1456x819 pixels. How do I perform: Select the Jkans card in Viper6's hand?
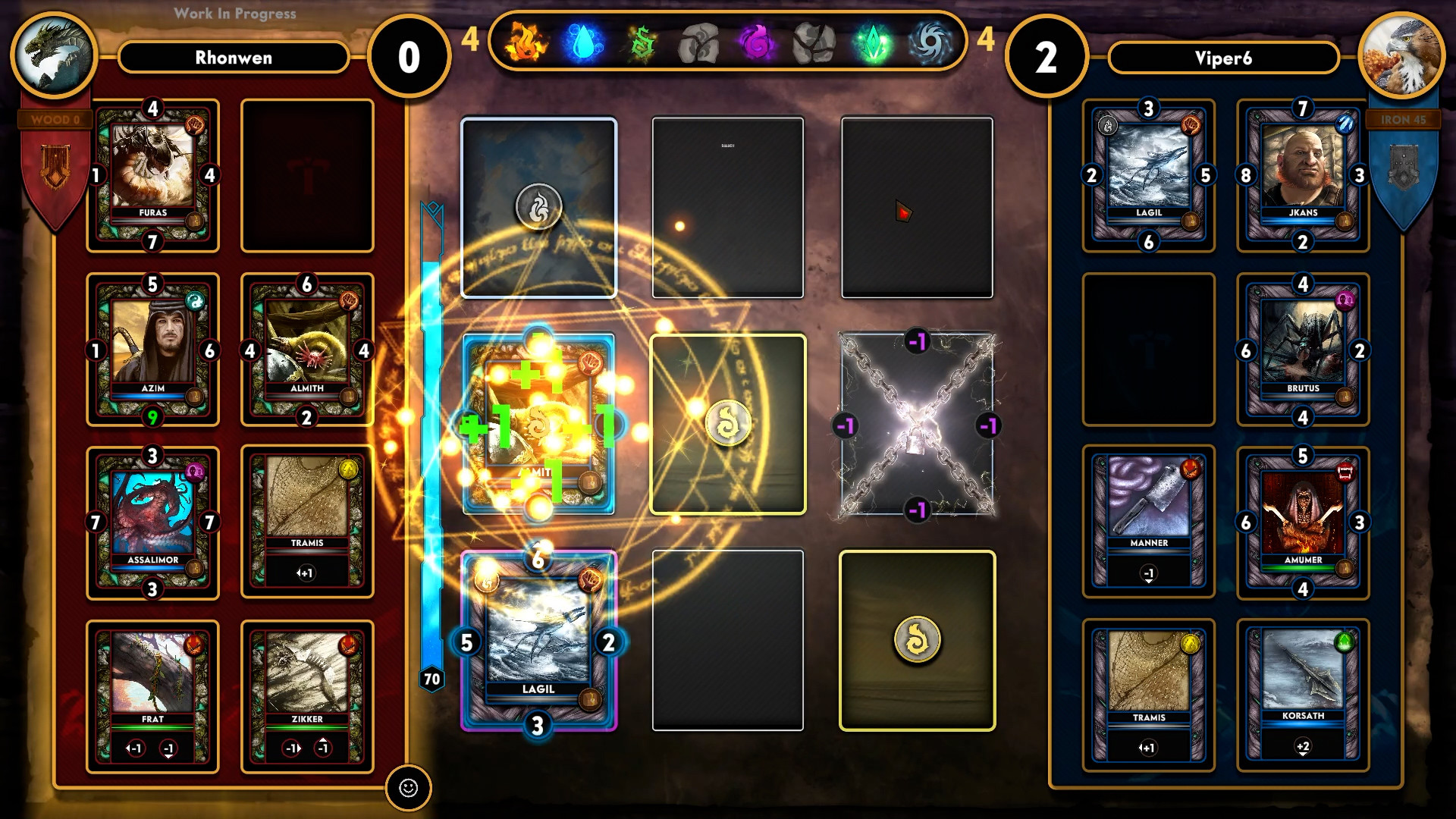pos(1303,174)
